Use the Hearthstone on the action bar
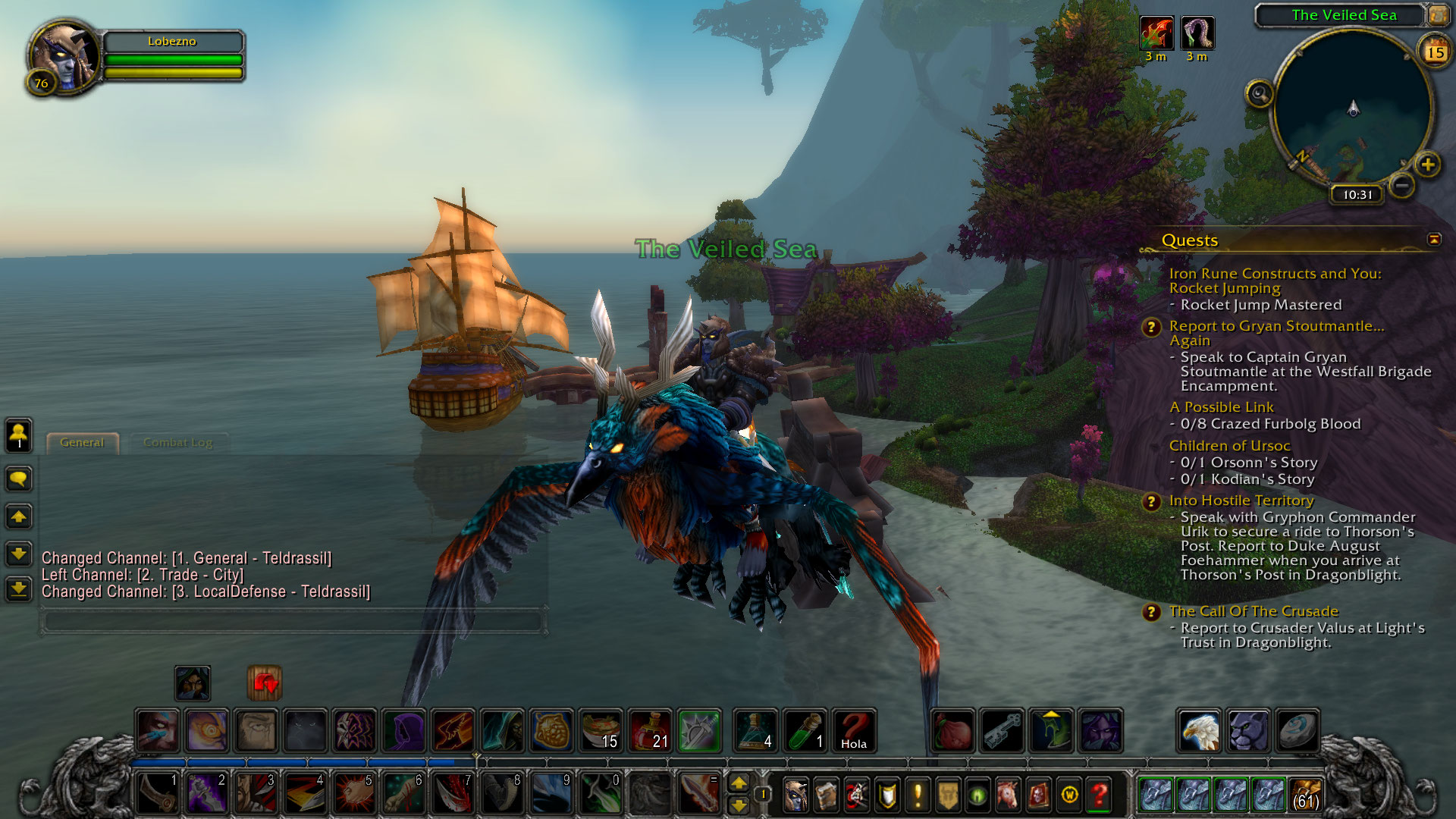This screenshot has width=1456, height=819. click(1296, 731)
